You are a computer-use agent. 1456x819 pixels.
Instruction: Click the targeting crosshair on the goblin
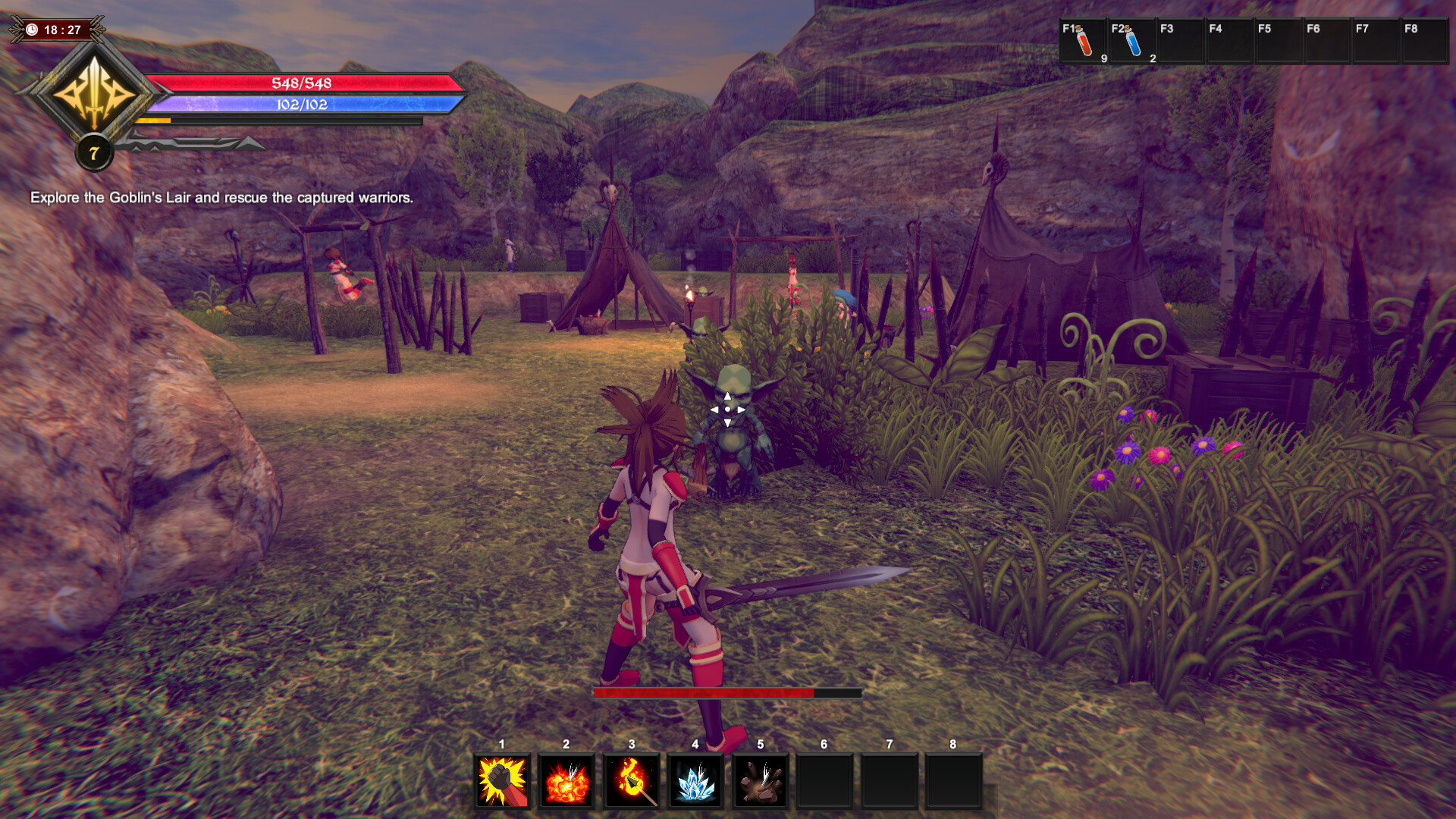[726, 409]
